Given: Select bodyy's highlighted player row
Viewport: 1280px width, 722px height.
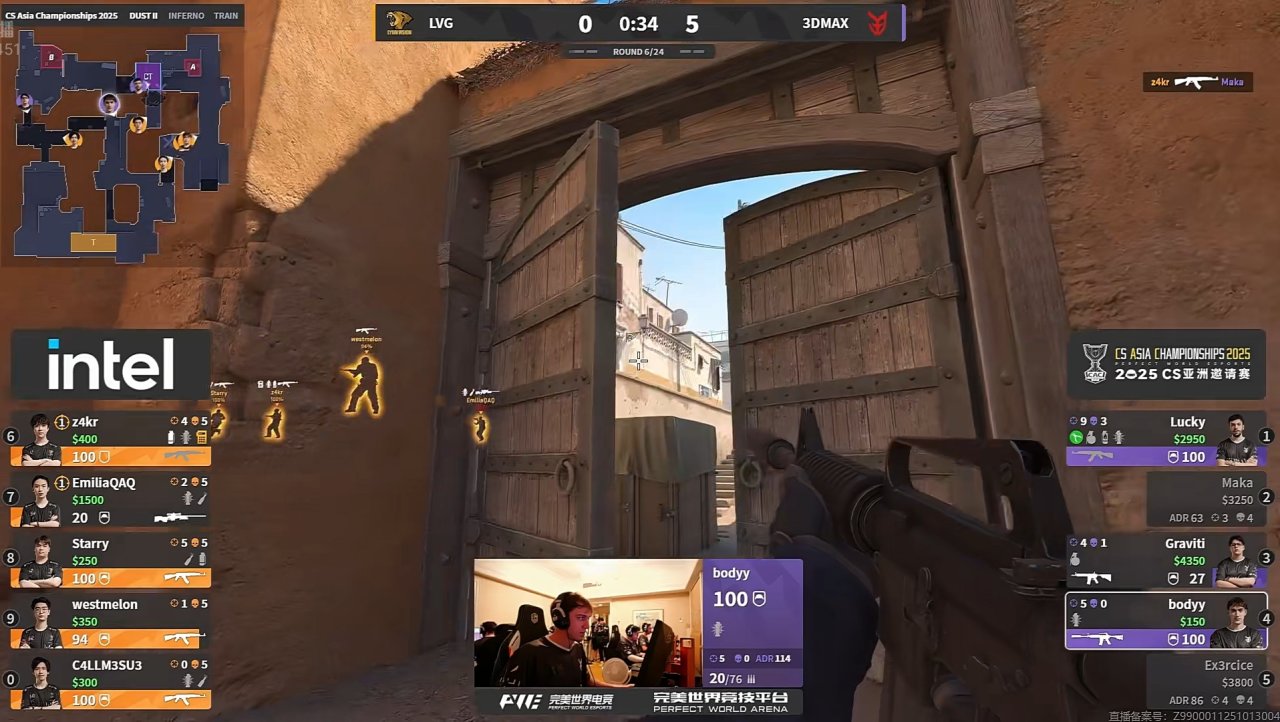Looking at the screenshot, I should coord(1166,621).
